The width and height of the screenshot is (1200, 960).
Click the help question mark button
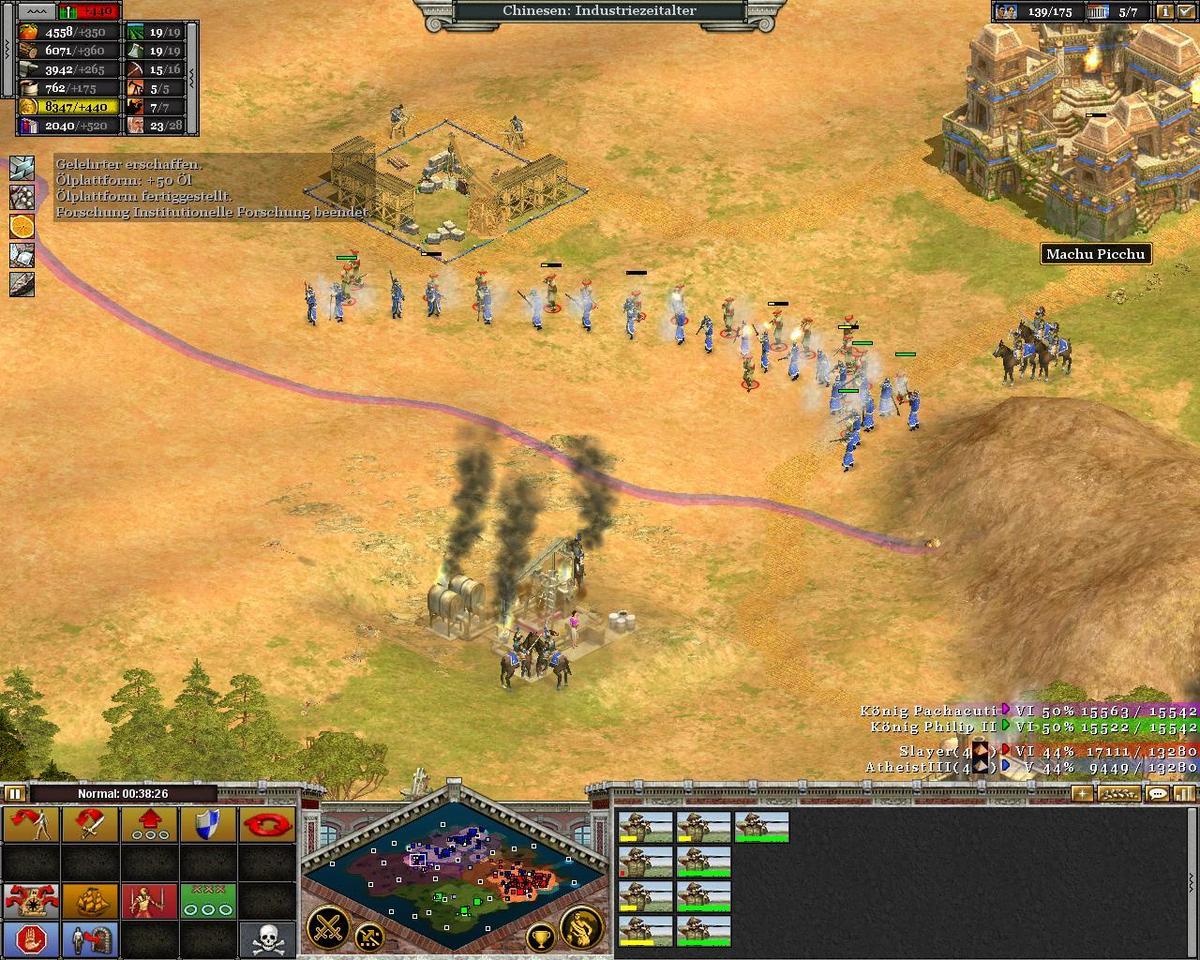tap(1187, 12)
